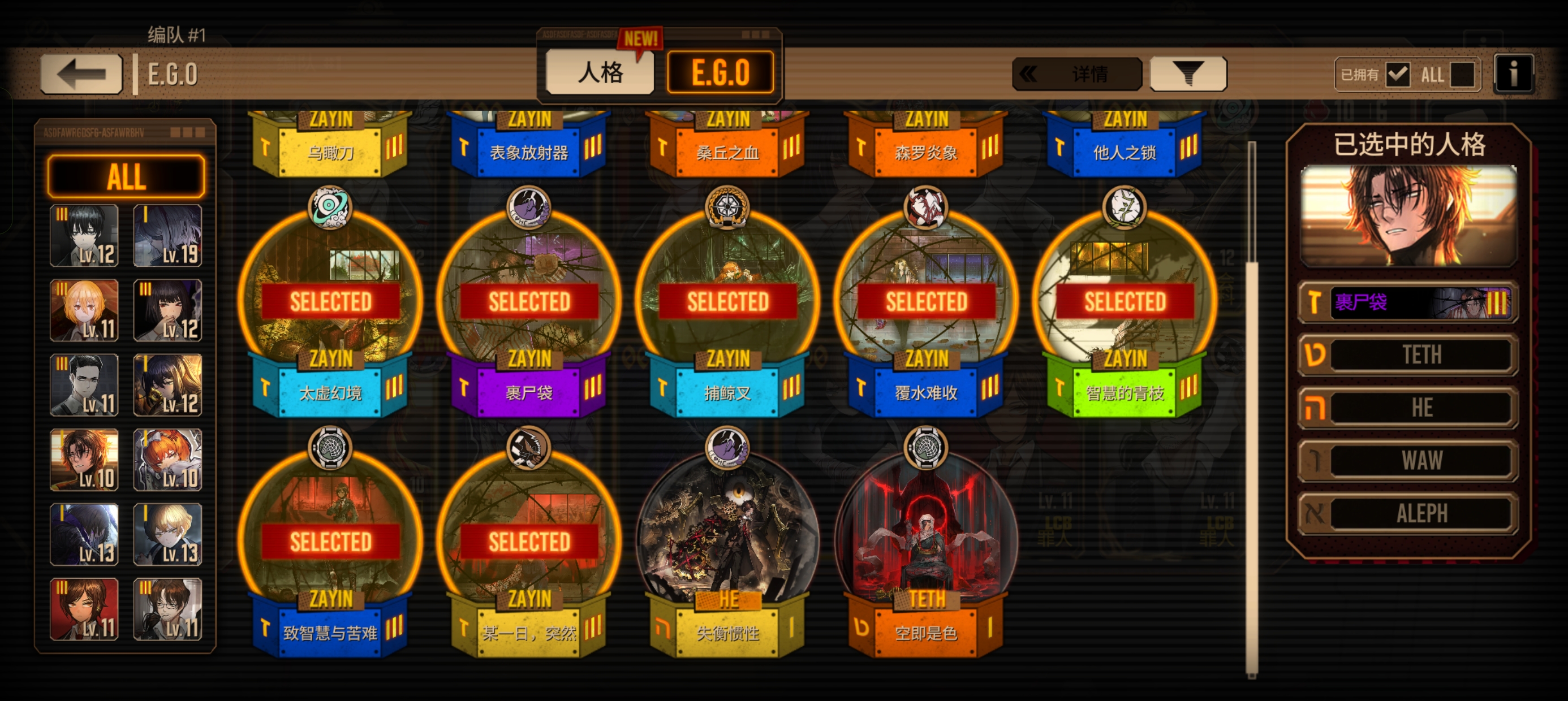The image size is (1568, 701).
Task: Select the Lv. 19 sinner portrait
Action: [167, 236]
